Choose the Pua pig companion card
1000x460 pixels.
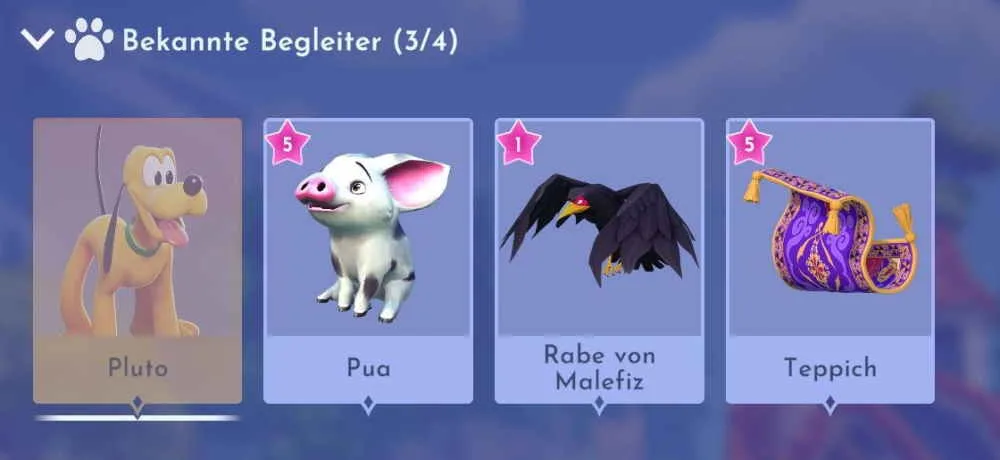(x=368, y=260)
